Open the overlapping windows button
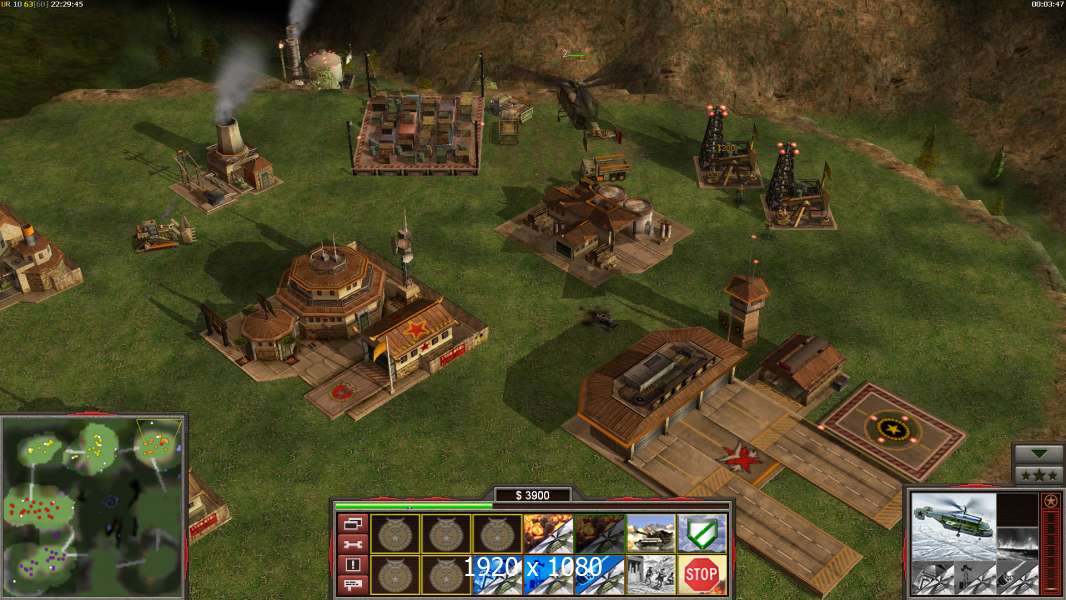The image size is (1066, 600). (x=352, y=524)
